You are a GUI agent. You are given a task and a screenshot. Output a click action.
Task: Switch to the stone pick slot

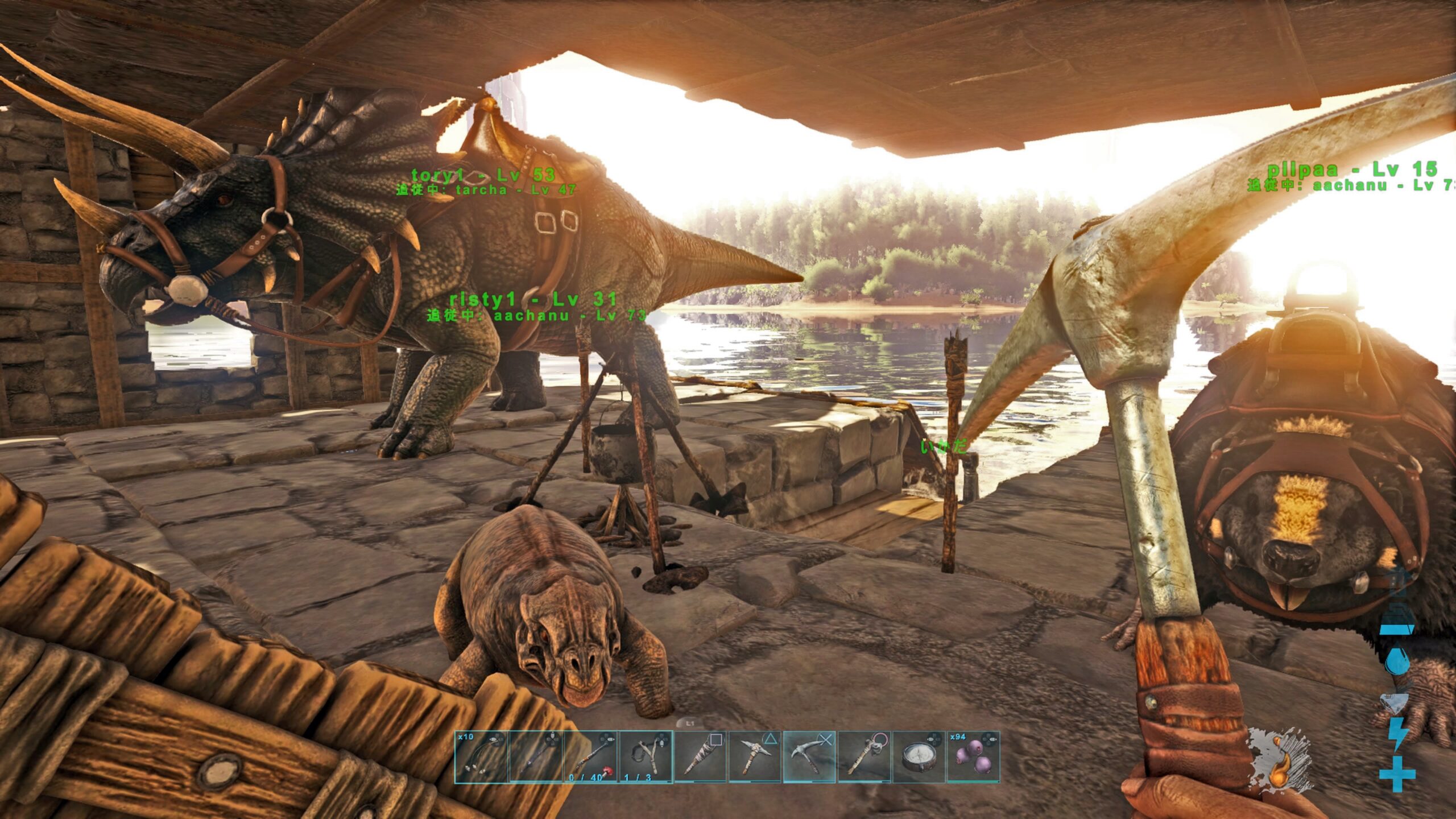(x=755, y=757)
